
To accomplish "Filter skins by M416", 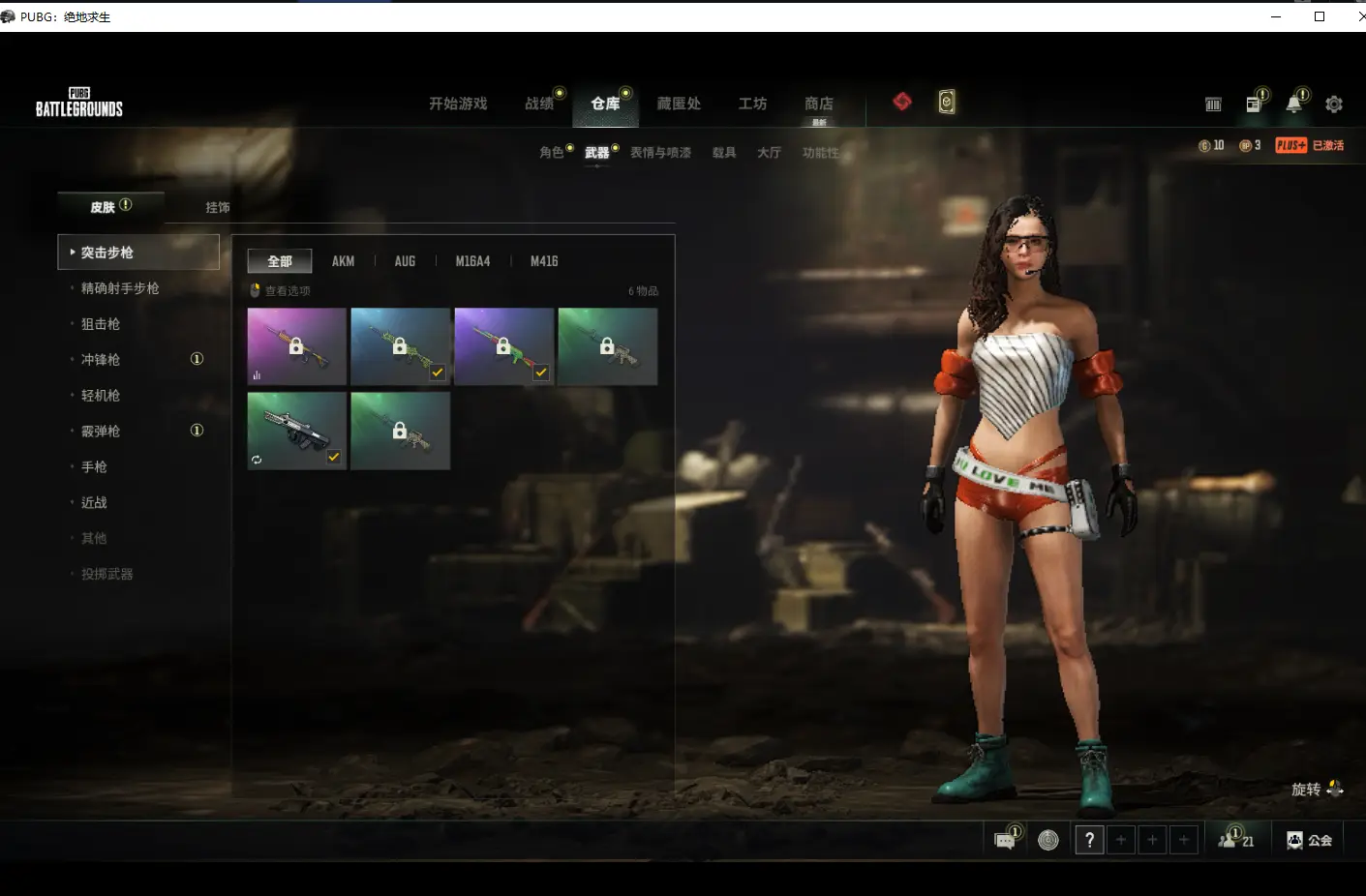I will tap(544, 261).
